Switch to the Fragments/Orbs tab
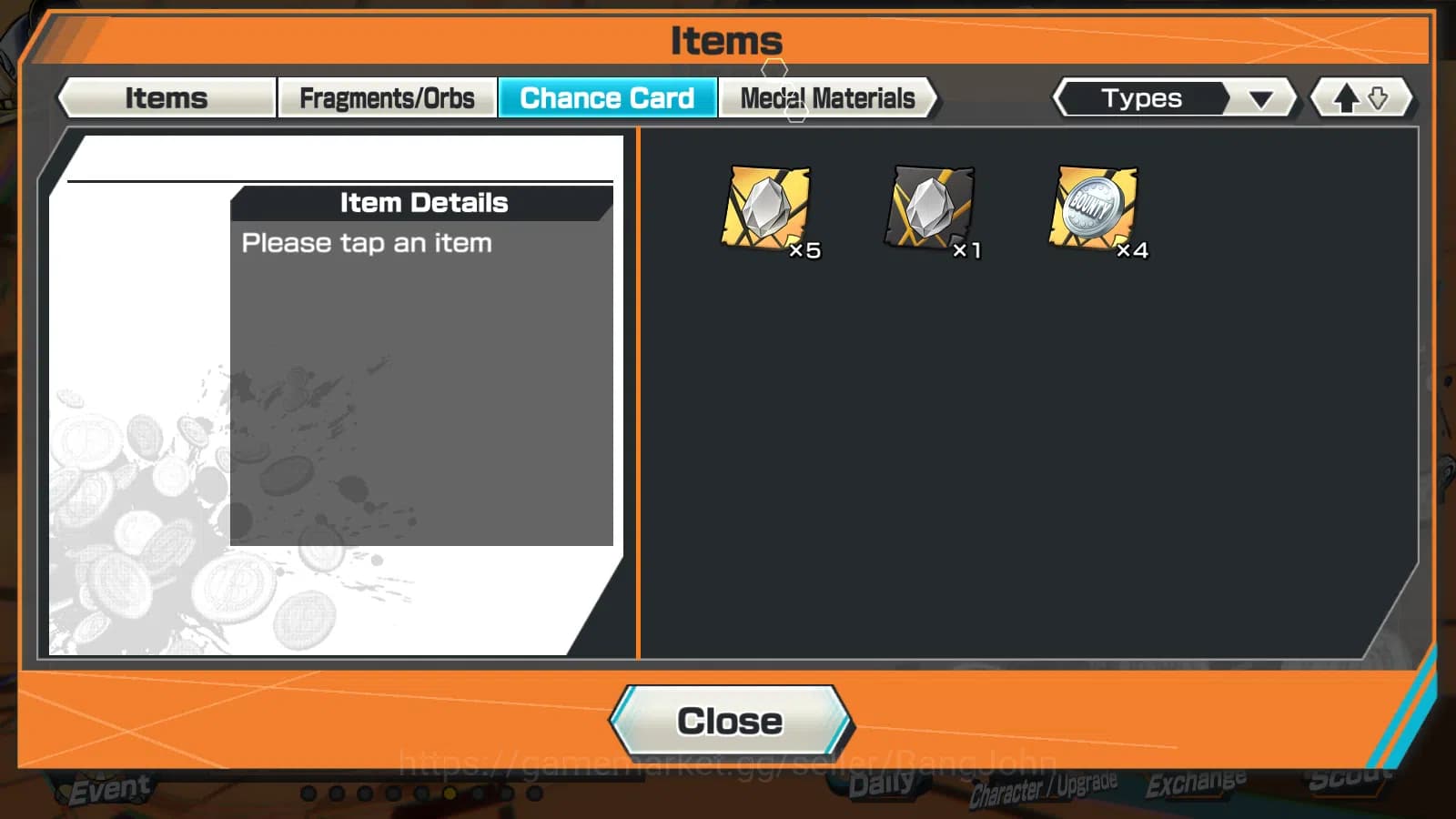This screenshot has width=1456, height=819. pyautogui.click(x=388, y=97)
